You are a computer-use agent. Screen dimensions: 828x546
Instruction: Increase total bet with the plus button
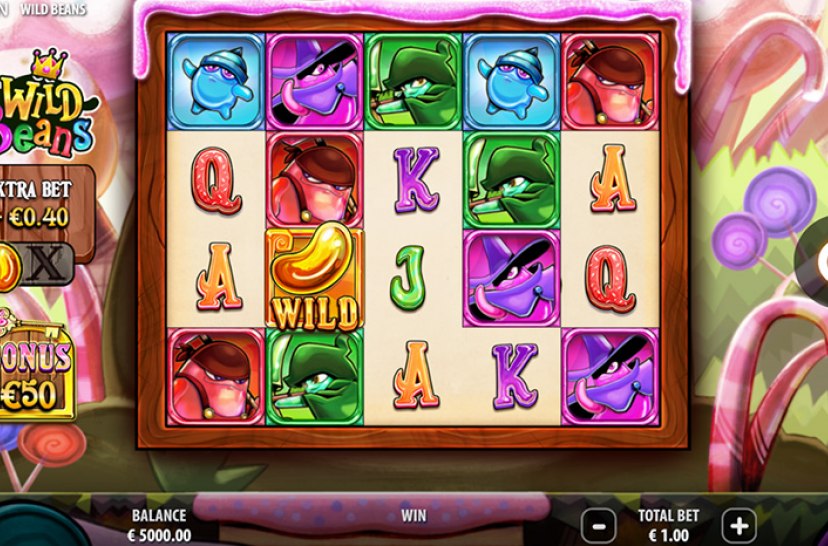[x=738, y=524]
